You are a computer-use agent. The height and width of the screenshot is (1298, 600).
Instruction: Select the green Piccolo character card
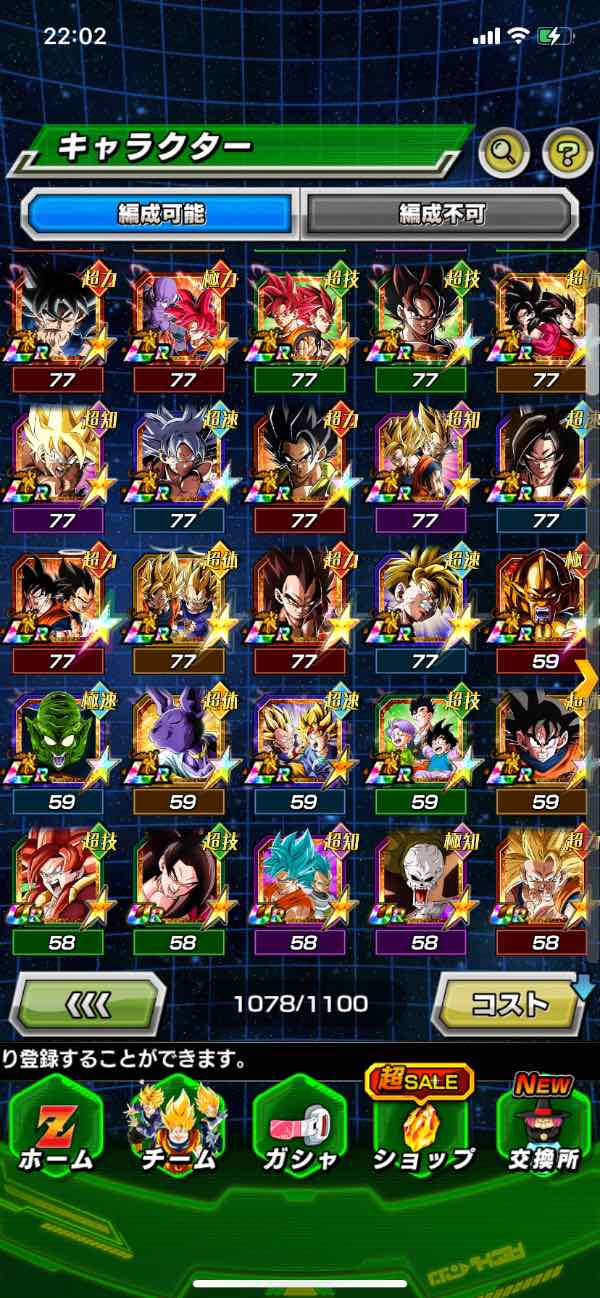(x=58, y=737)
